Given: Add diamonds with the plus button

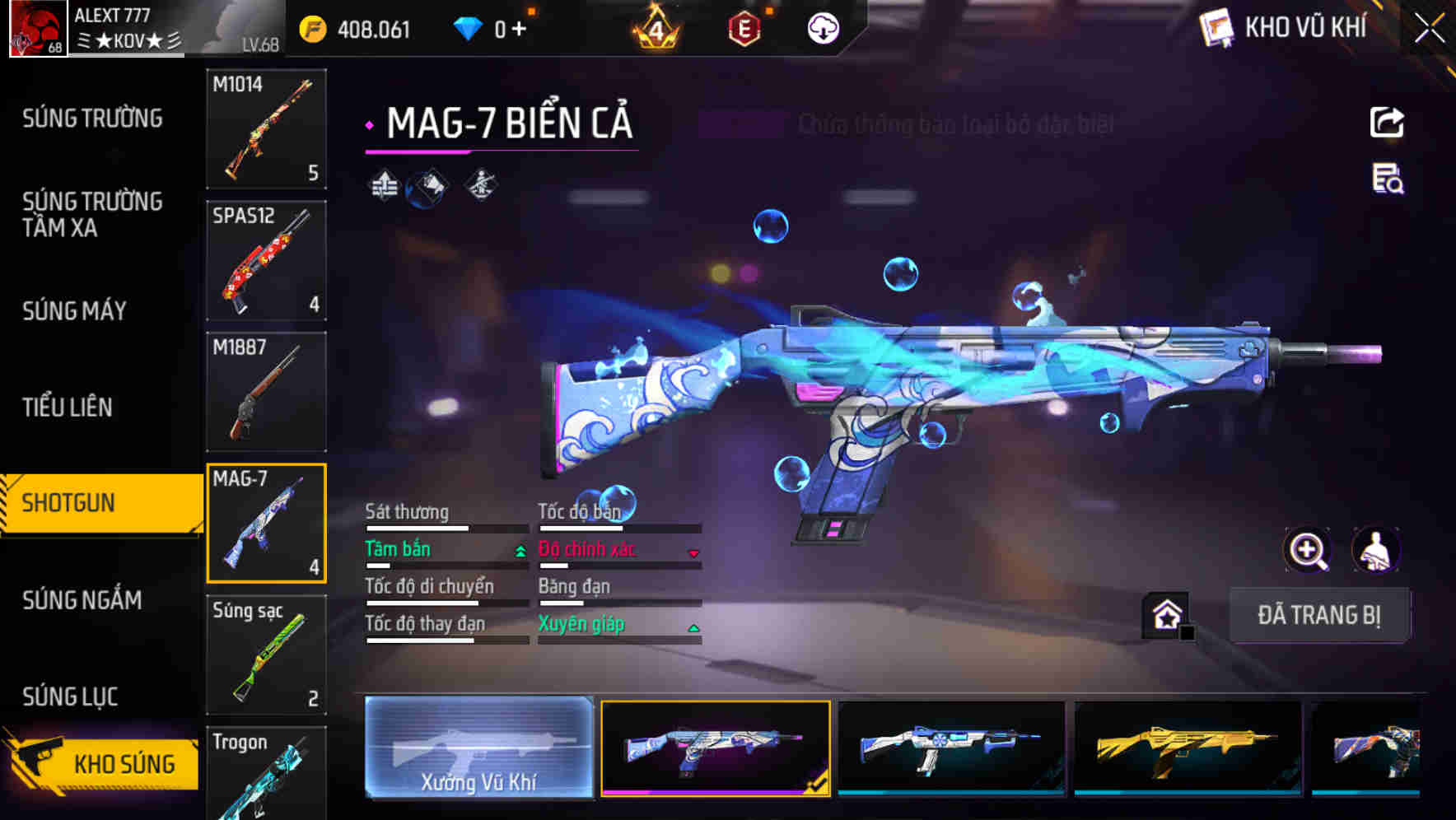Looking at the screenshot, I should pos(519,30).
